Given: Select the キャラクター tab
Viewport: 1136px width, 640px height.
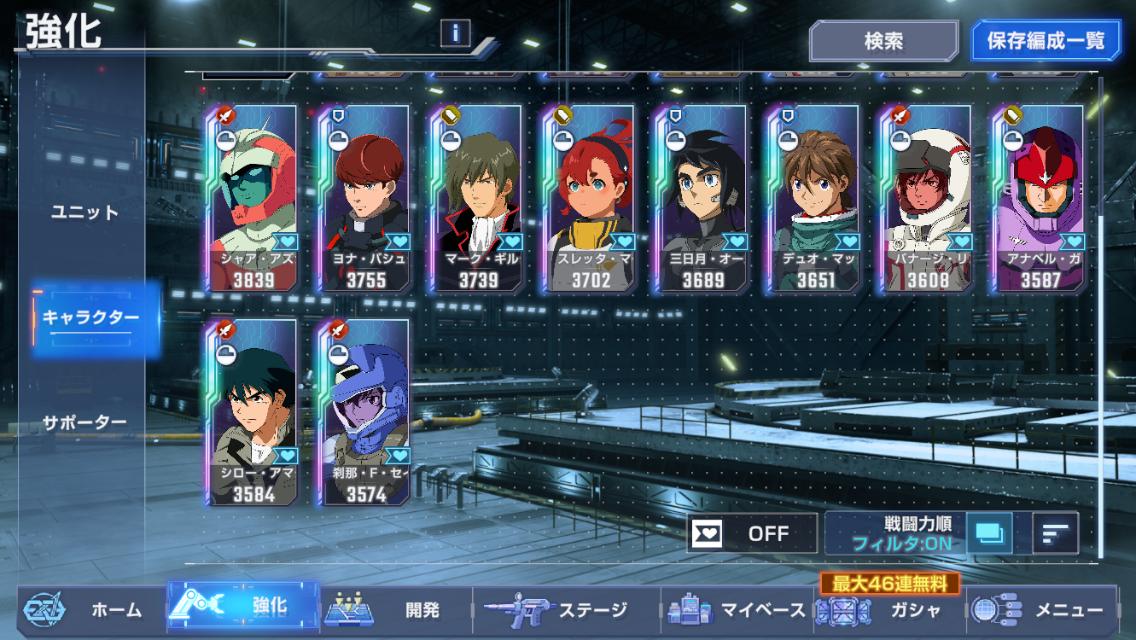Looking at the screenshot, I should [x=91, y=318].
